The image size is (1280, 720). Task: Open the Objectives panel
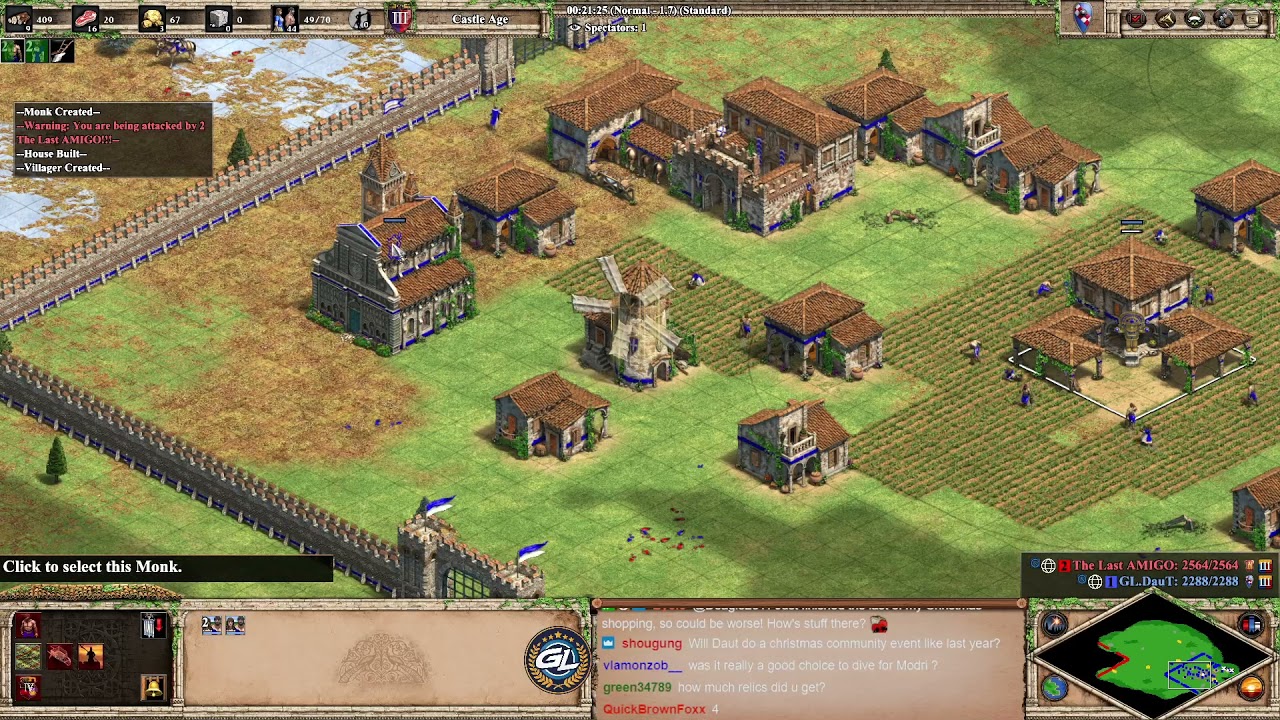click(x=1134, y=18)
